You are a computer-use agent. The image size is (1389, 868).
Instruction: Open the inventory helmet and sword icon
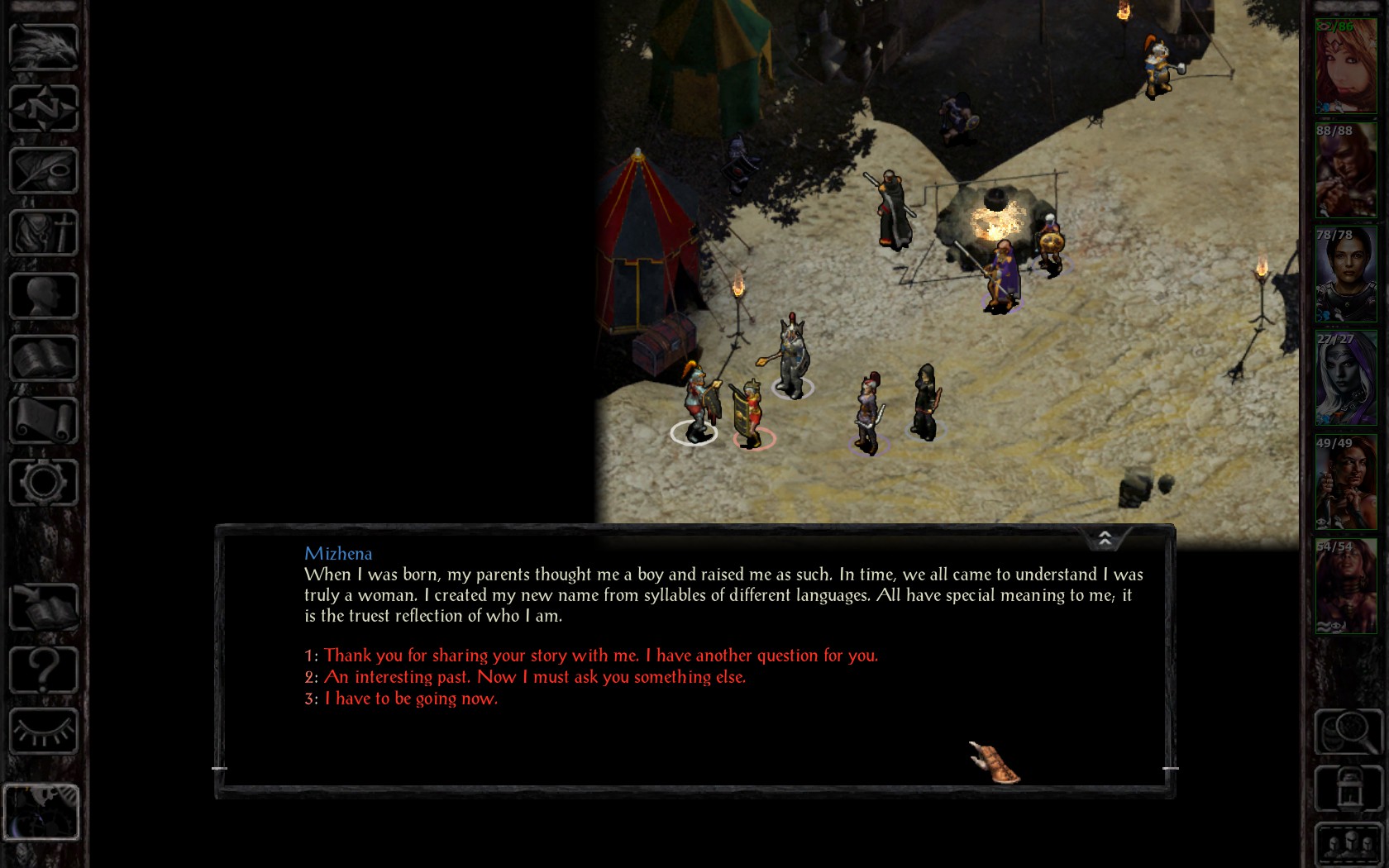coord(43,232)
